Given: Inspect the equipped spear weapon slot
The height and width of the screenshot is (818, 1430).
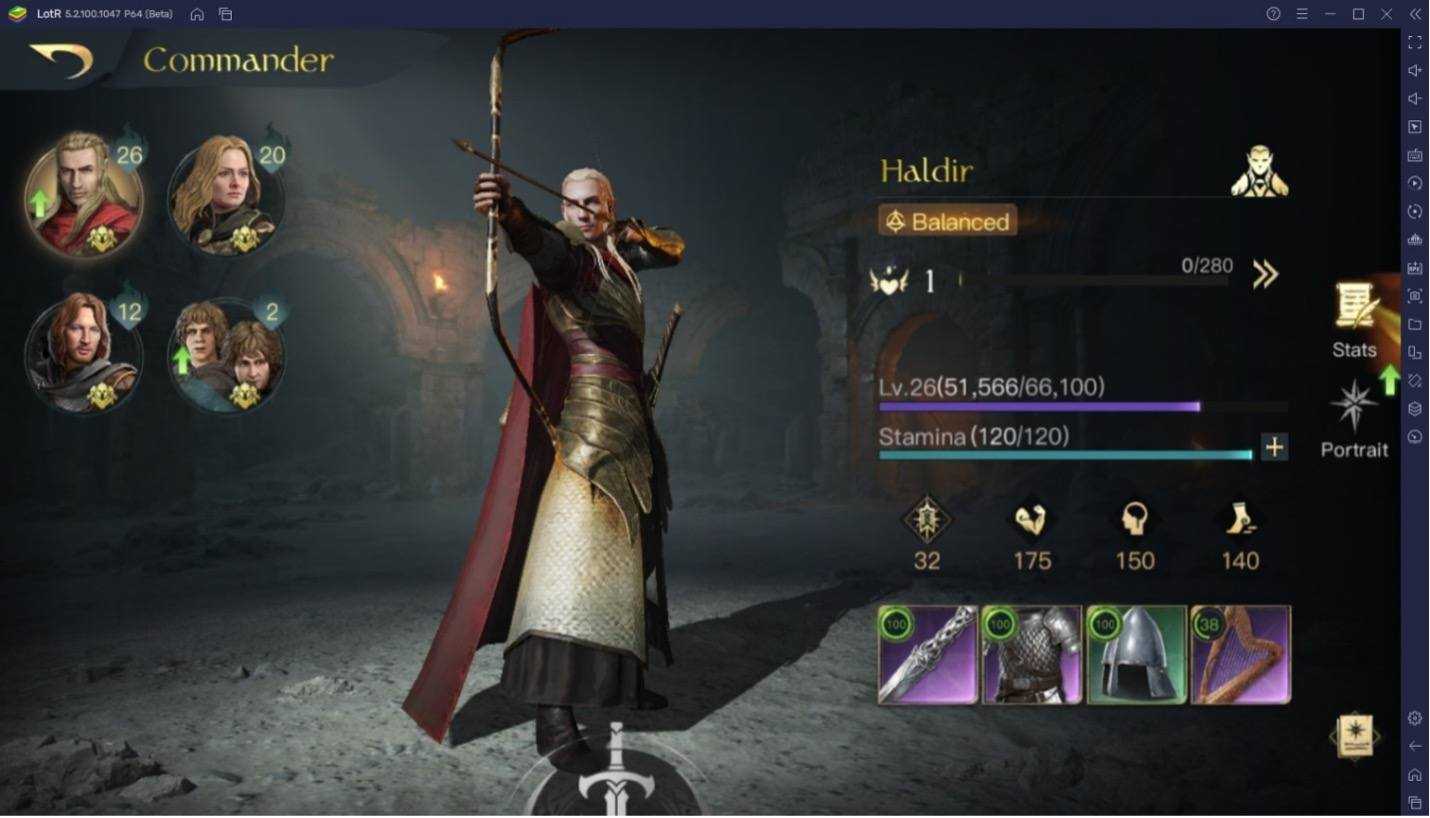Looking at the screenshot, I should (928, 655).
